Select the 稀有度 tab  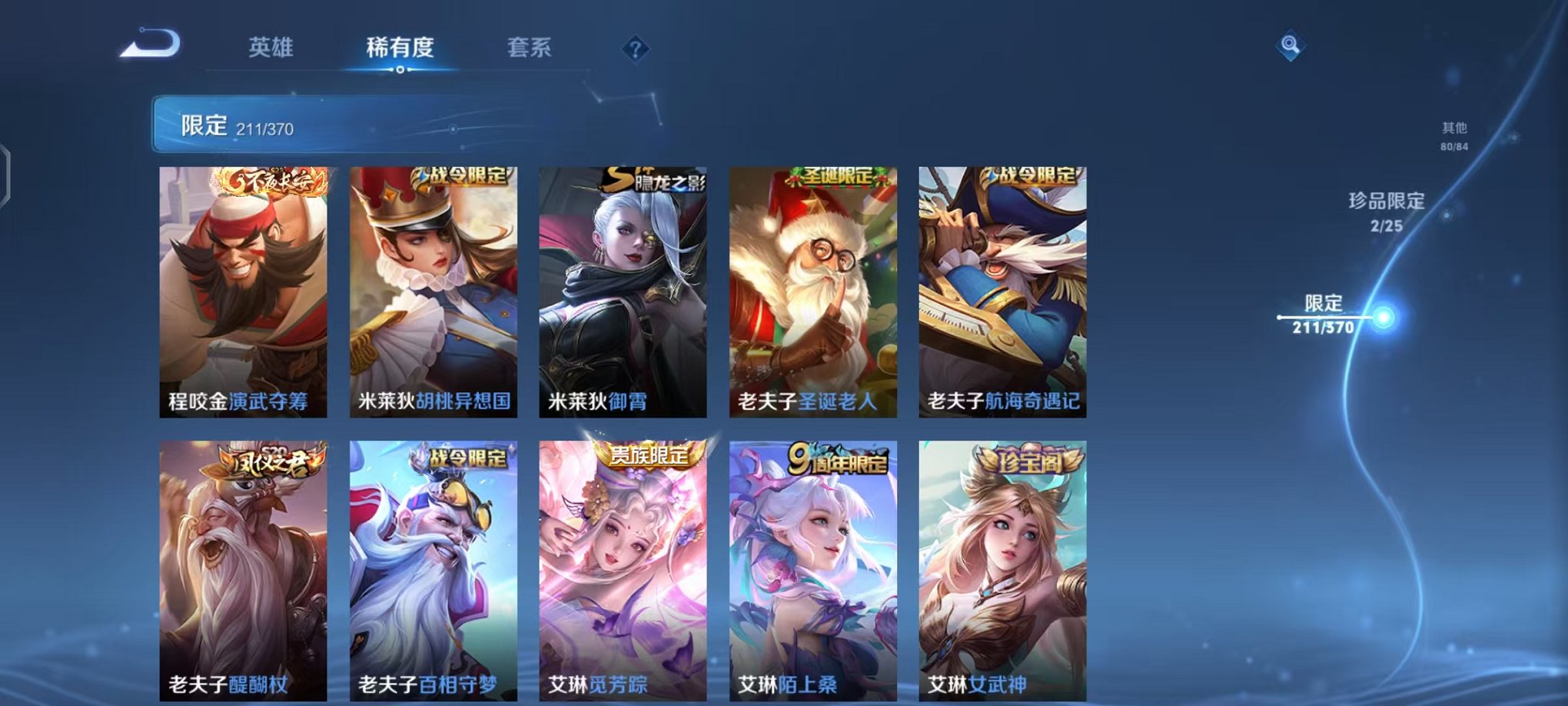click(x=400, y=48)
